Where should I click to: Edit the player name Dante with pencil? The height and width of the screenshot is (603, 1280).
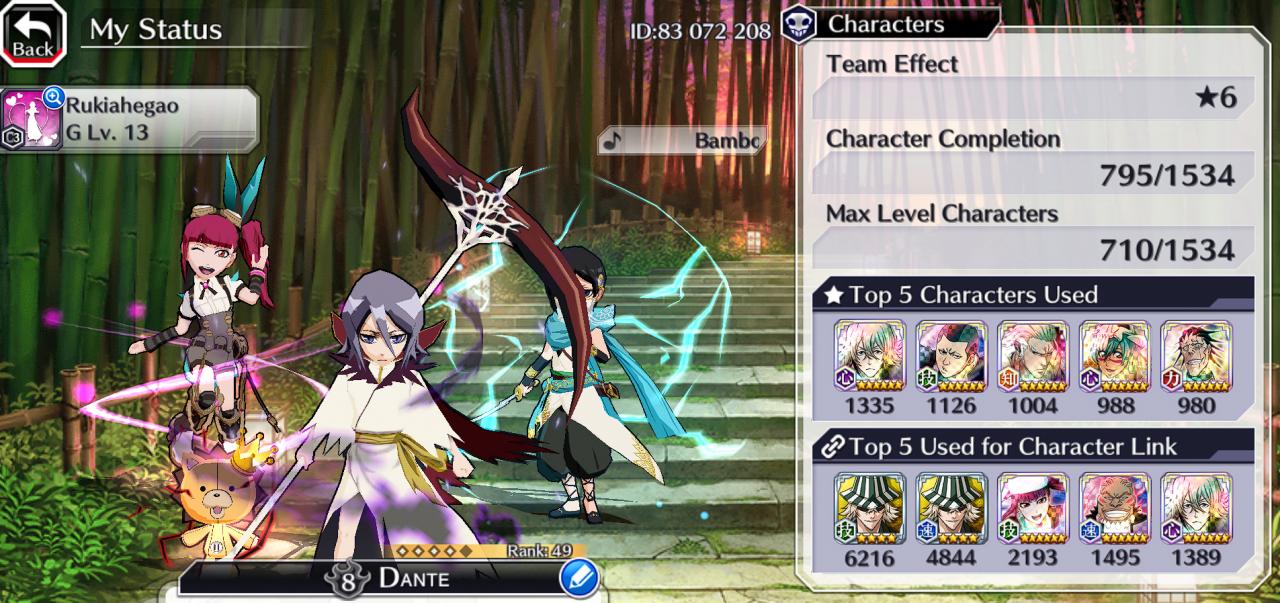coord(579,577)
